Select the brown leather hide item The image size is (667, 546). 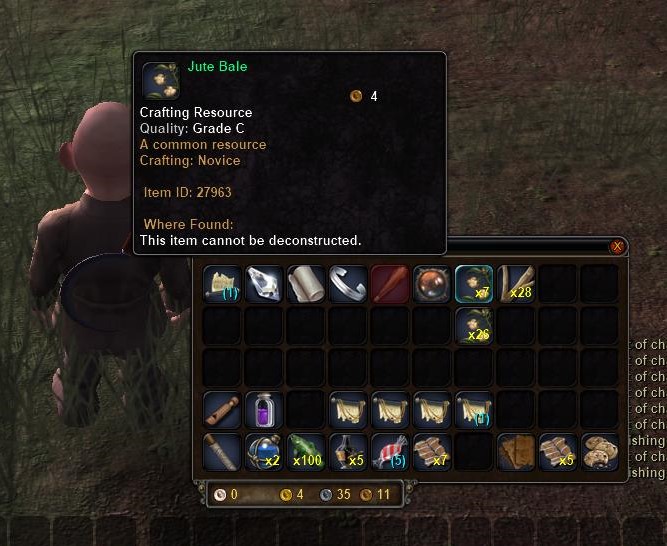tap(516, 451)
